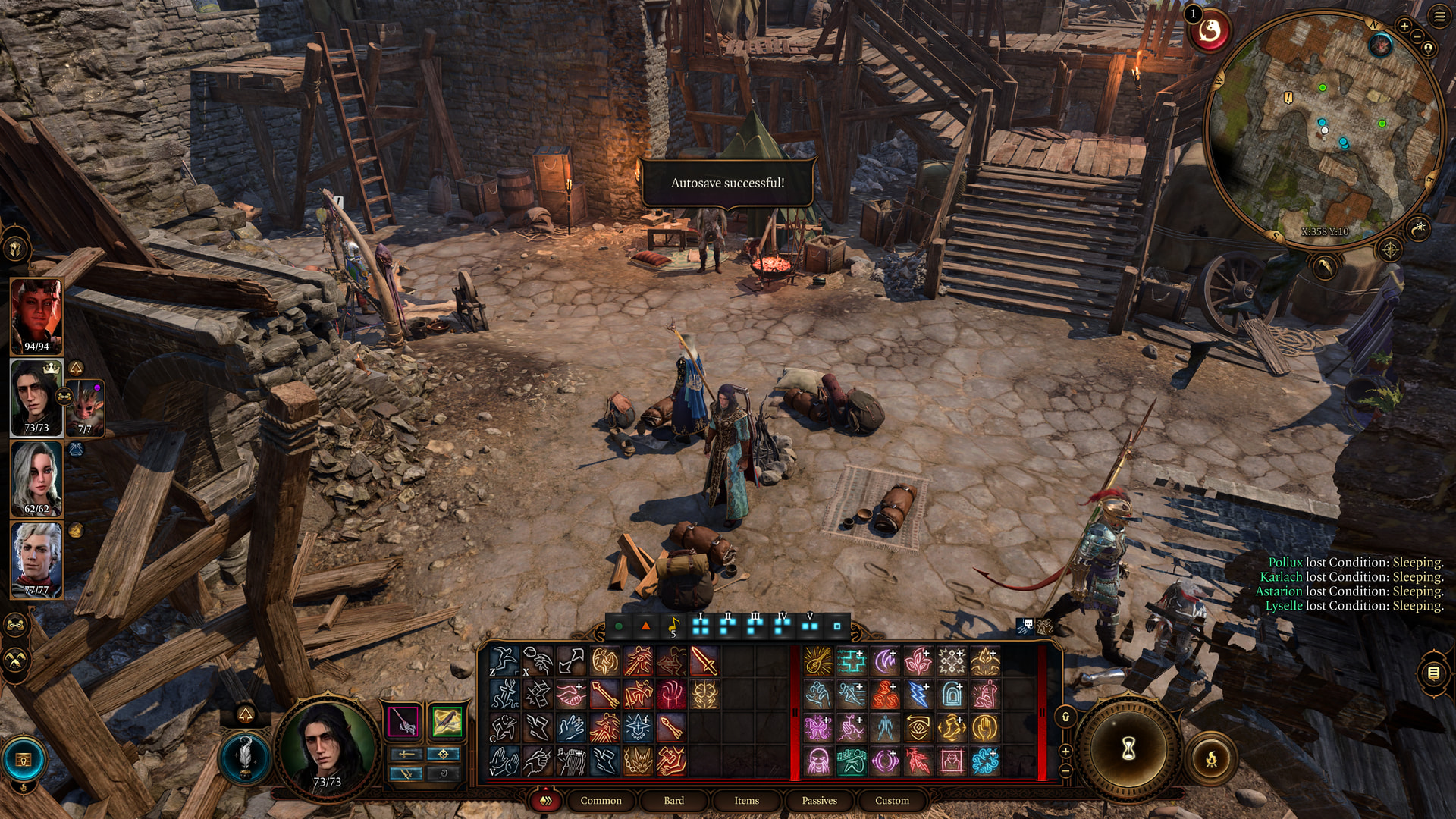This screenshot has height=819, width=1456.
Task: Switch to the Common hotbar tab
Action: [601, 800]
